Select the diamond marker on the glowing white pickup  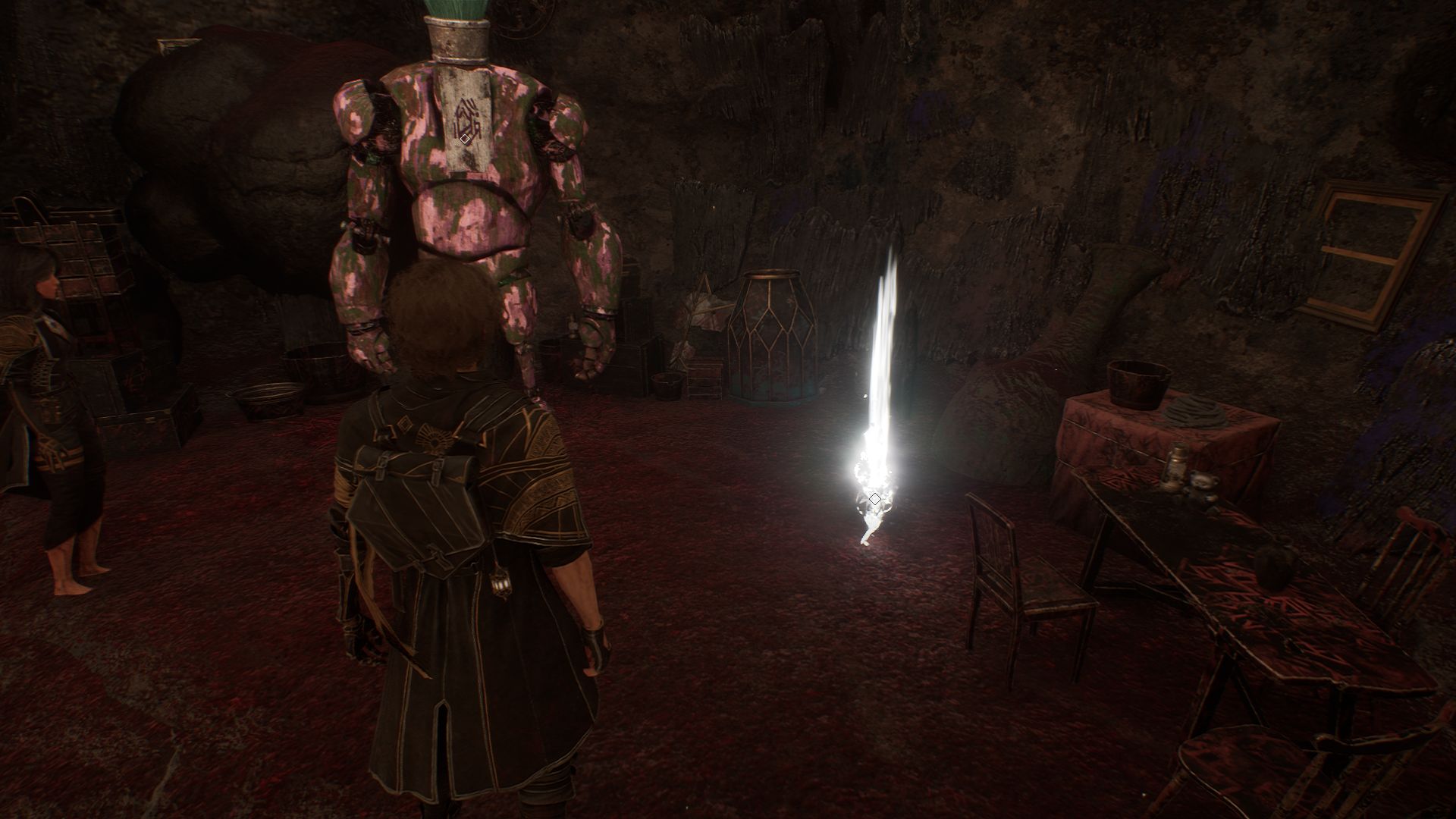[x=874, y=499]
